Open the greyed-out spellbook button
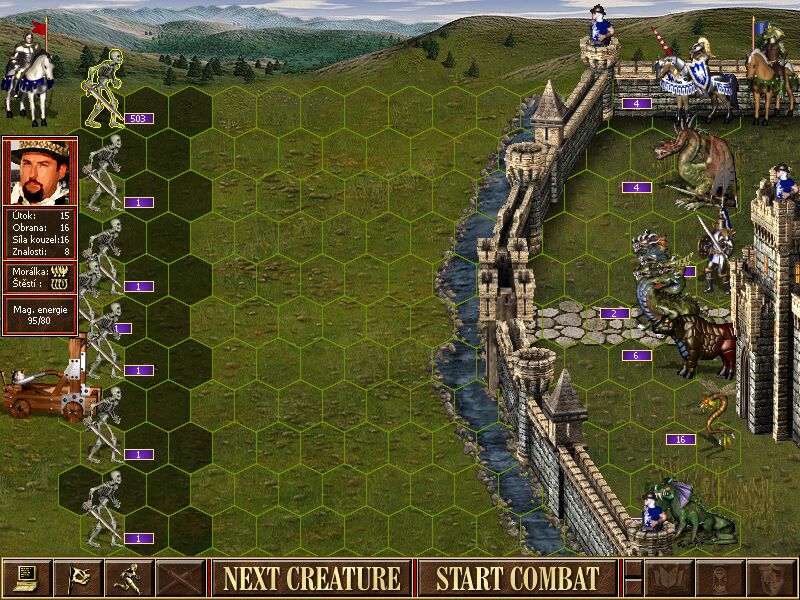 pos(668,578)
